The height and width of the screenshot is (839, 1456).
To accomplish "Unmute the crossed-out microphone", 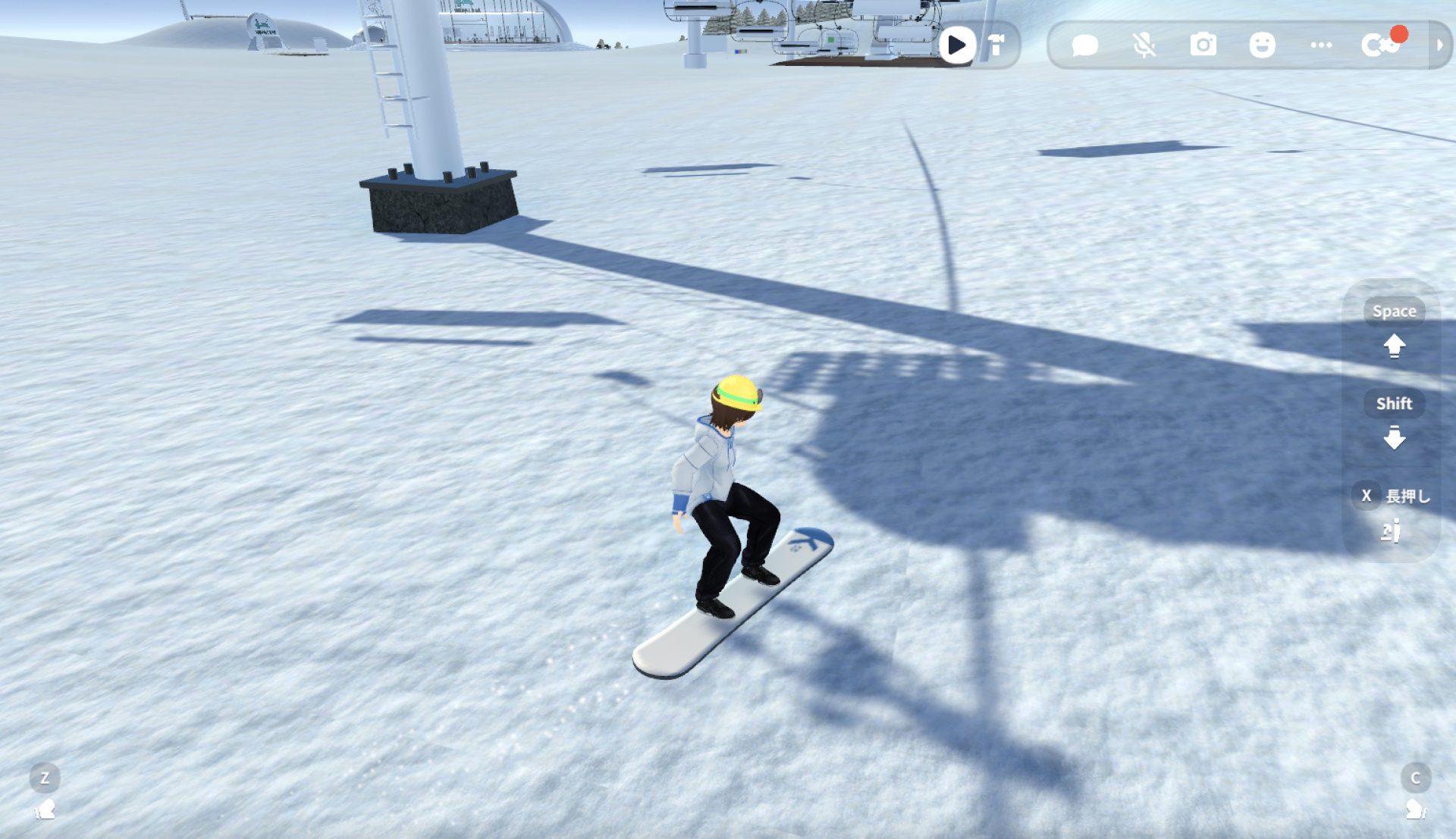I will [x=1144, y=45].
